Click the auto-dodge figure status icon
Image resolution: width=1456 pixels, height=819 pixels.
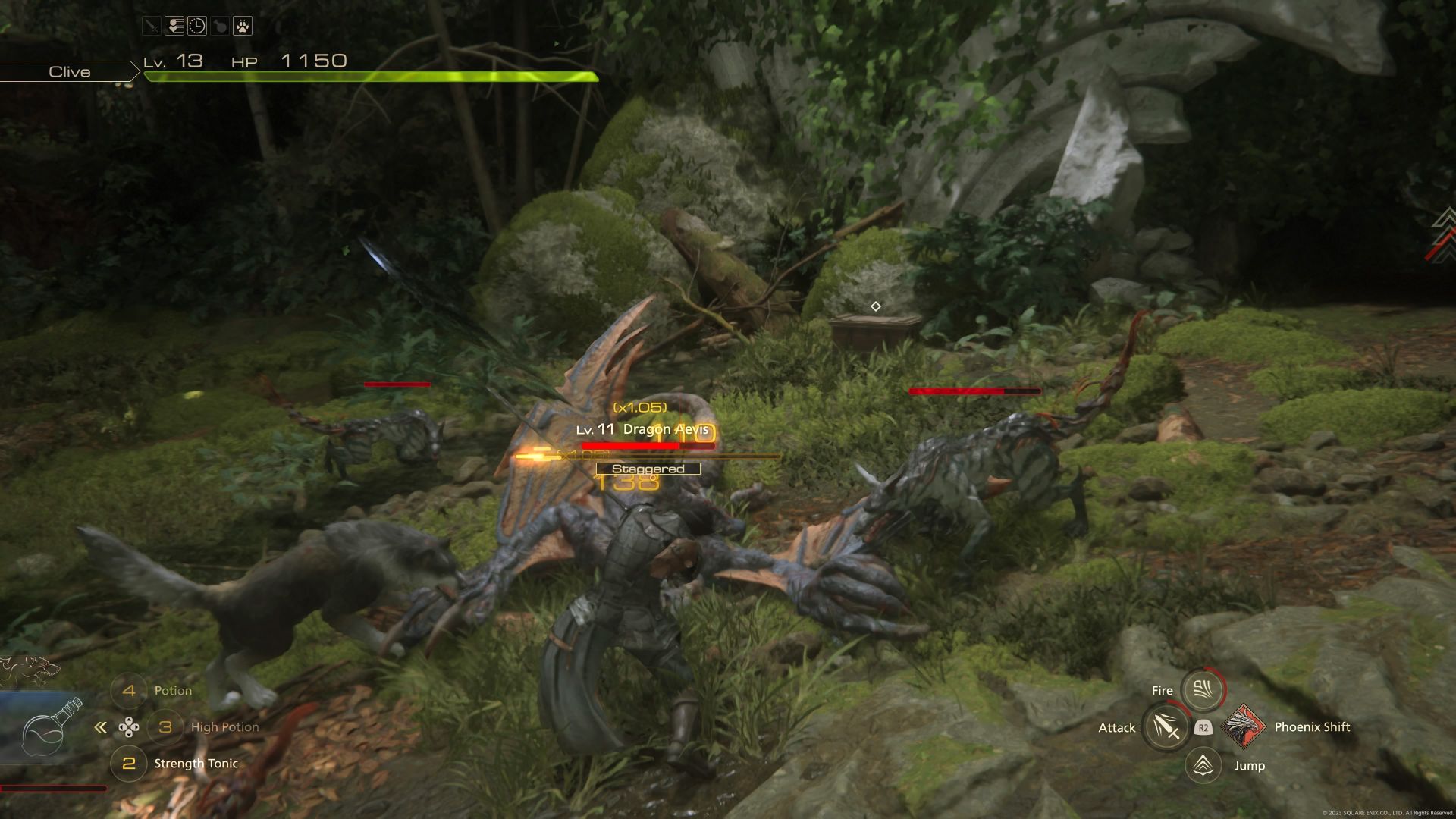coord(174,27)
